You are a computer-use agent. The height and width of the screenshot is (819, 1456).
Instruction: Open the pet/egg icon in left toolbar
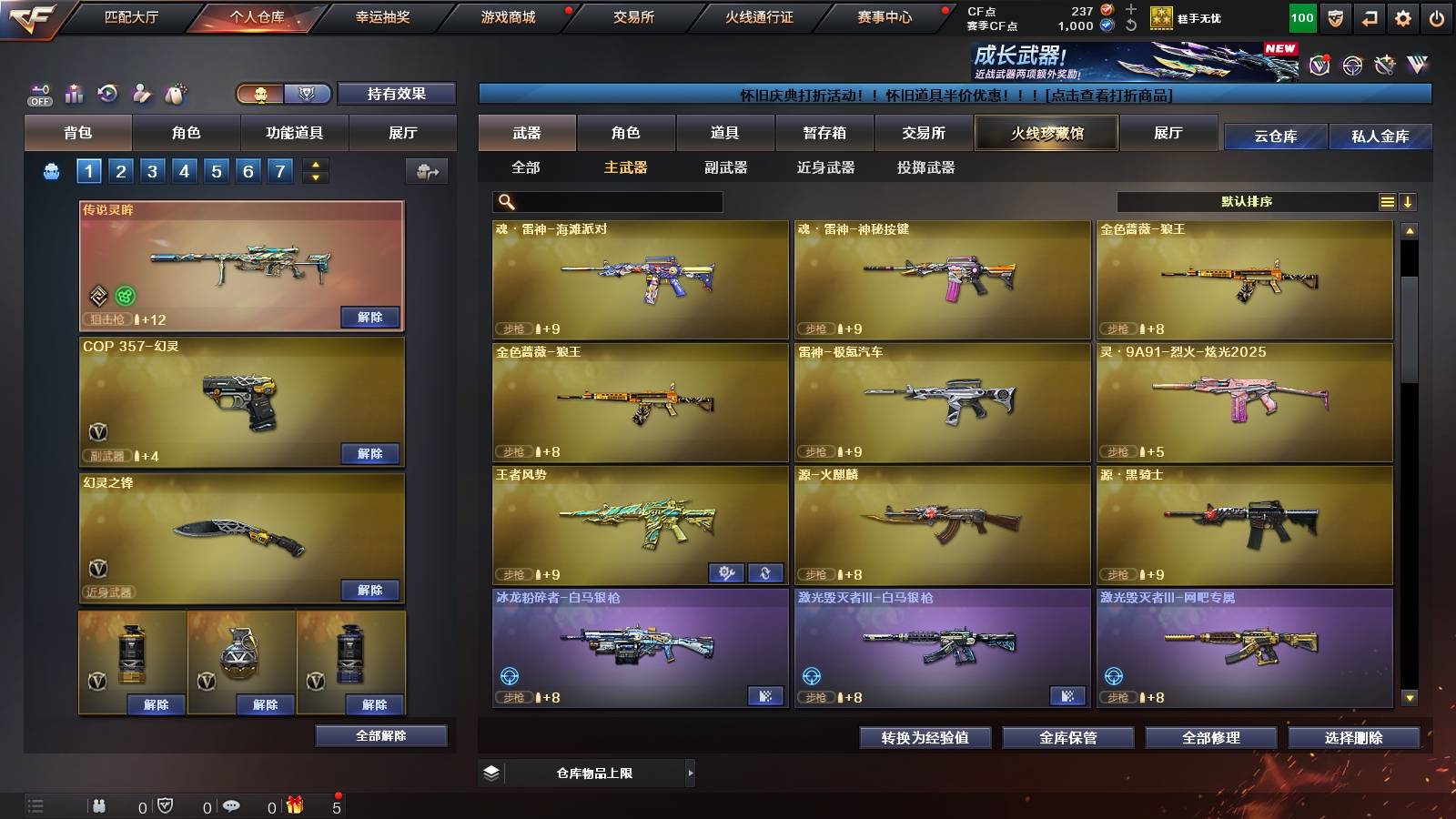173,91
